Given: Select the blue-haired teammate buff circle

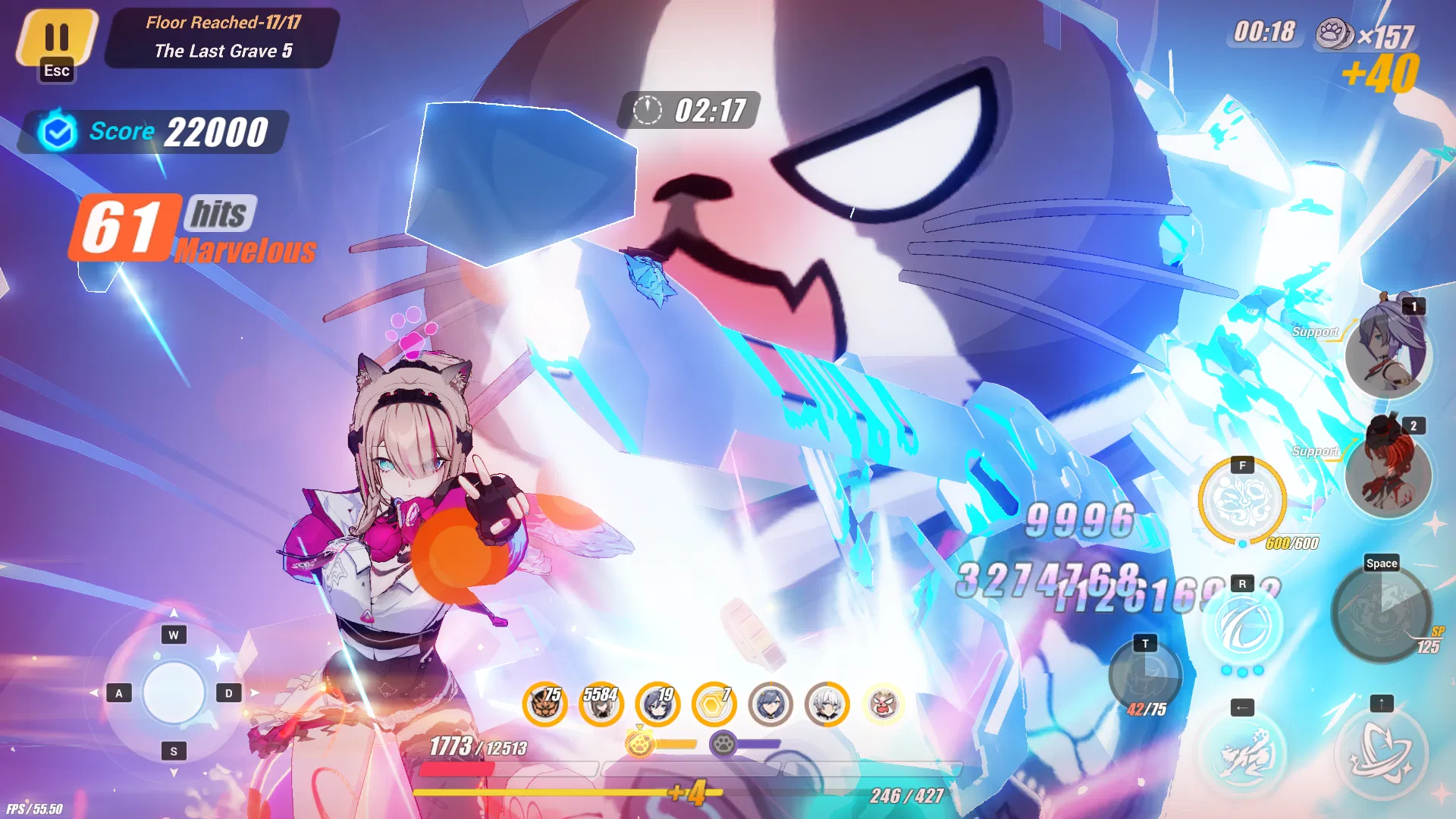Looking at the screenshot, I should pyautogui.click(x=770, y=704).
